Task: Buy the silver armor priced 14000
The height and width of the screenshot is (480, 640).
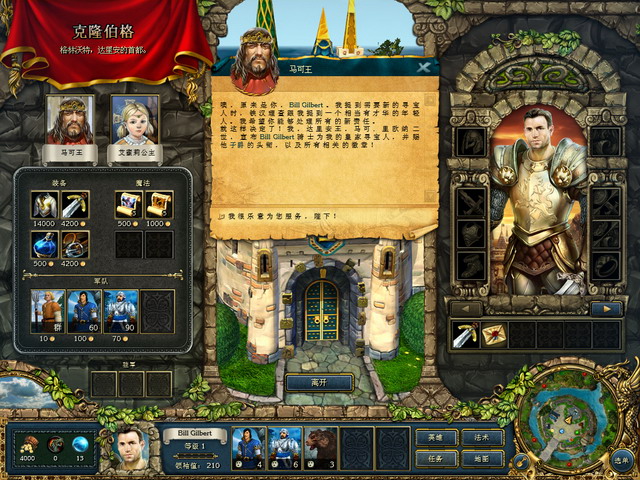Action: [x=46, y=205]
